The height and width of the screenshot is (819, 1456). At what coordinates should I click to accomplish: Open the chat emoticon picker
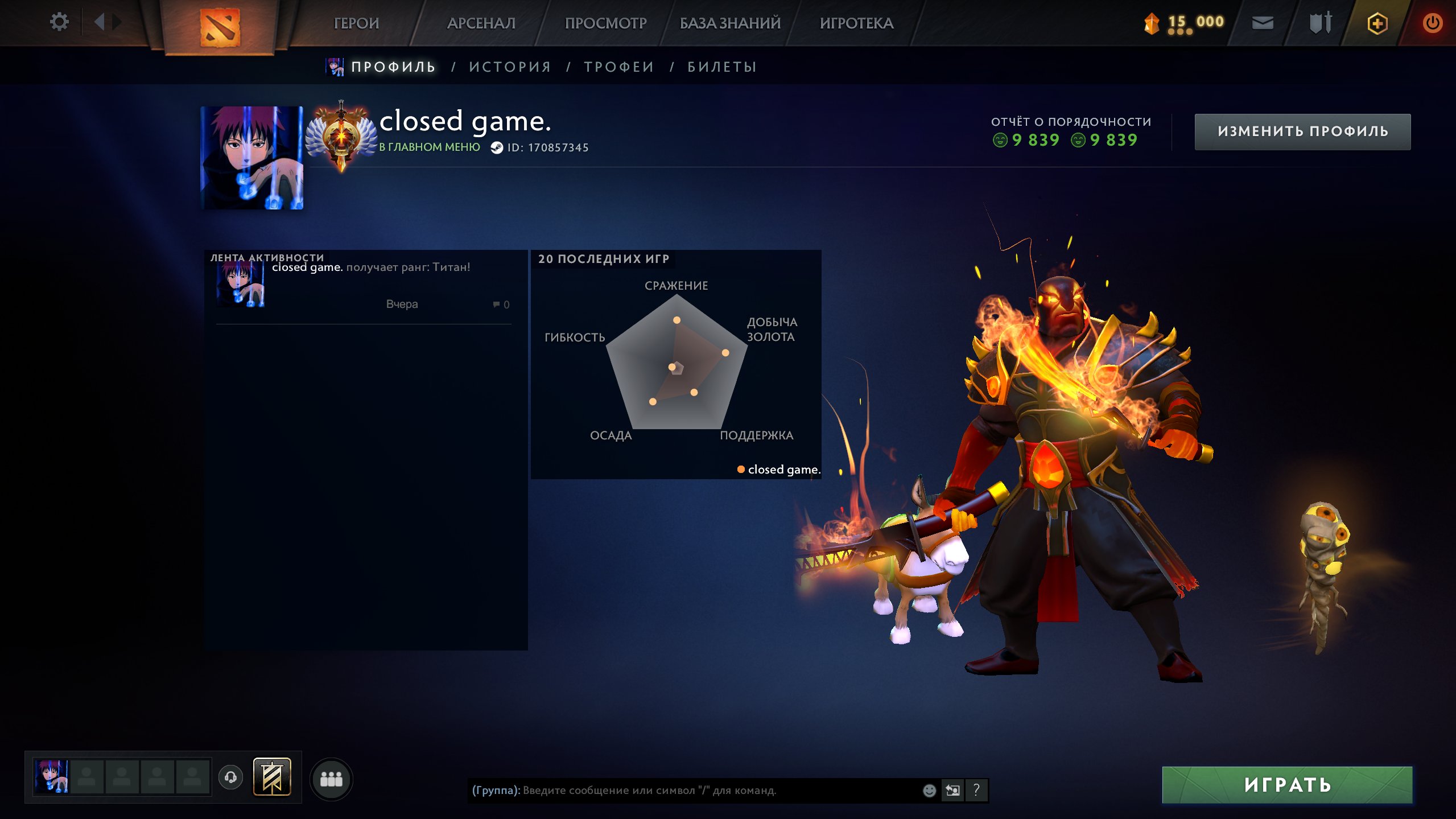(929, 791)
